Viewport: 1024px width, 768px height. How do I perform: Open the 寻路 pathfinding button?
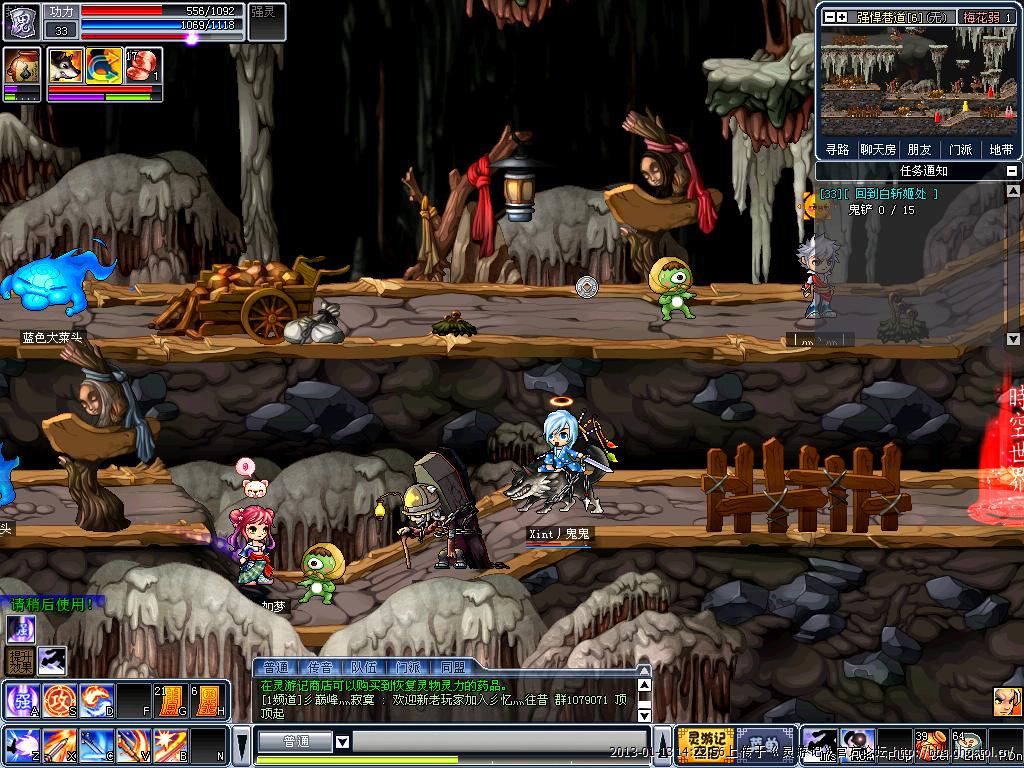(x=837, y=149)
